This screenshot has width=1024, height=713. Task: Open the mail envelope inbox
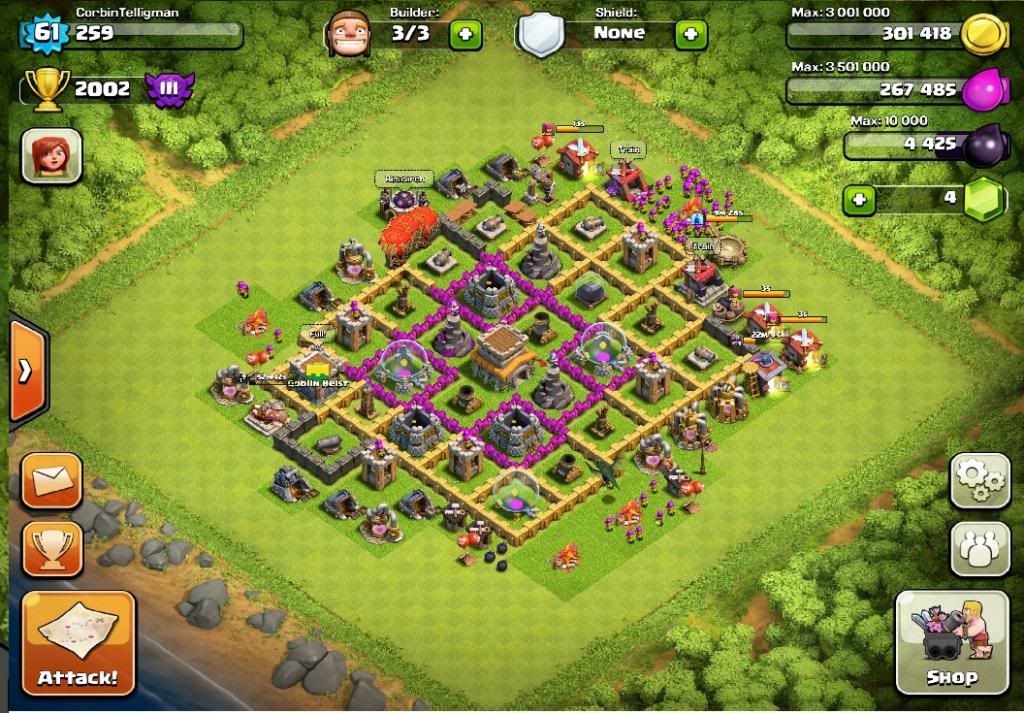pos(52,482)
